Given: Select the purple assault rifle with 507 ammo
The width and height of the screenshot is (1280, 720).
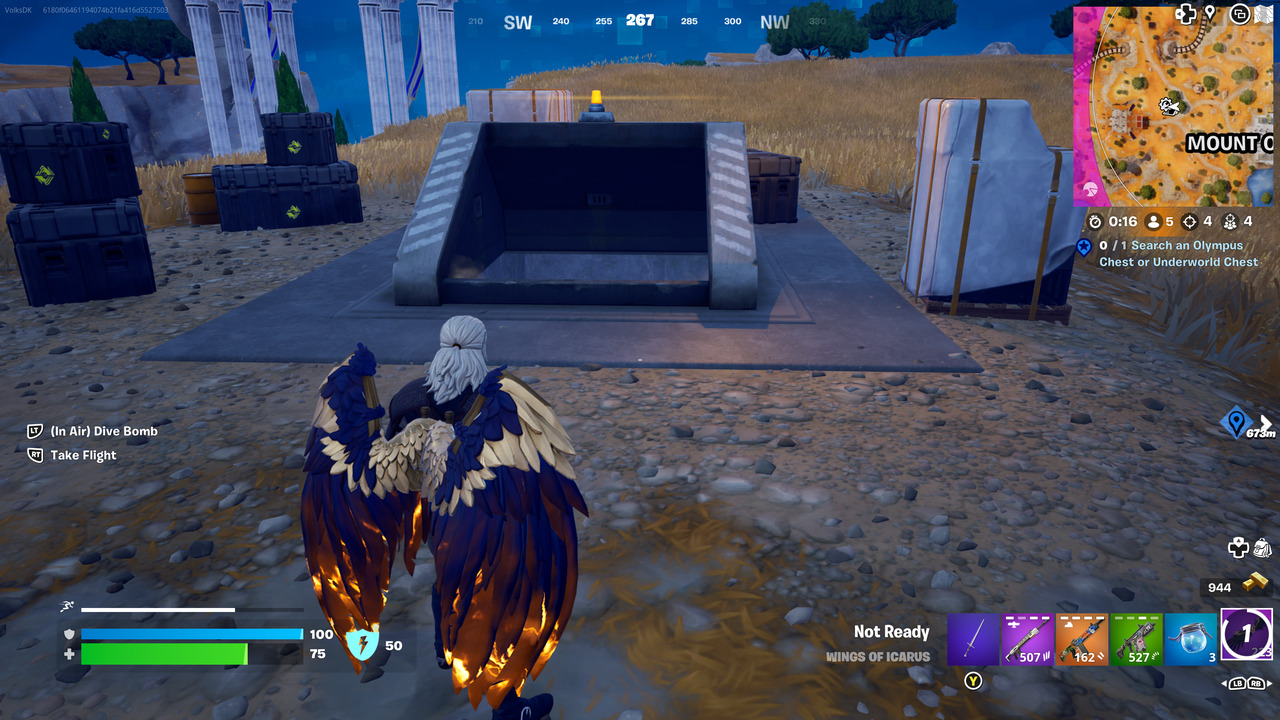Looking at the screenshot, I should click(1027, 638).
